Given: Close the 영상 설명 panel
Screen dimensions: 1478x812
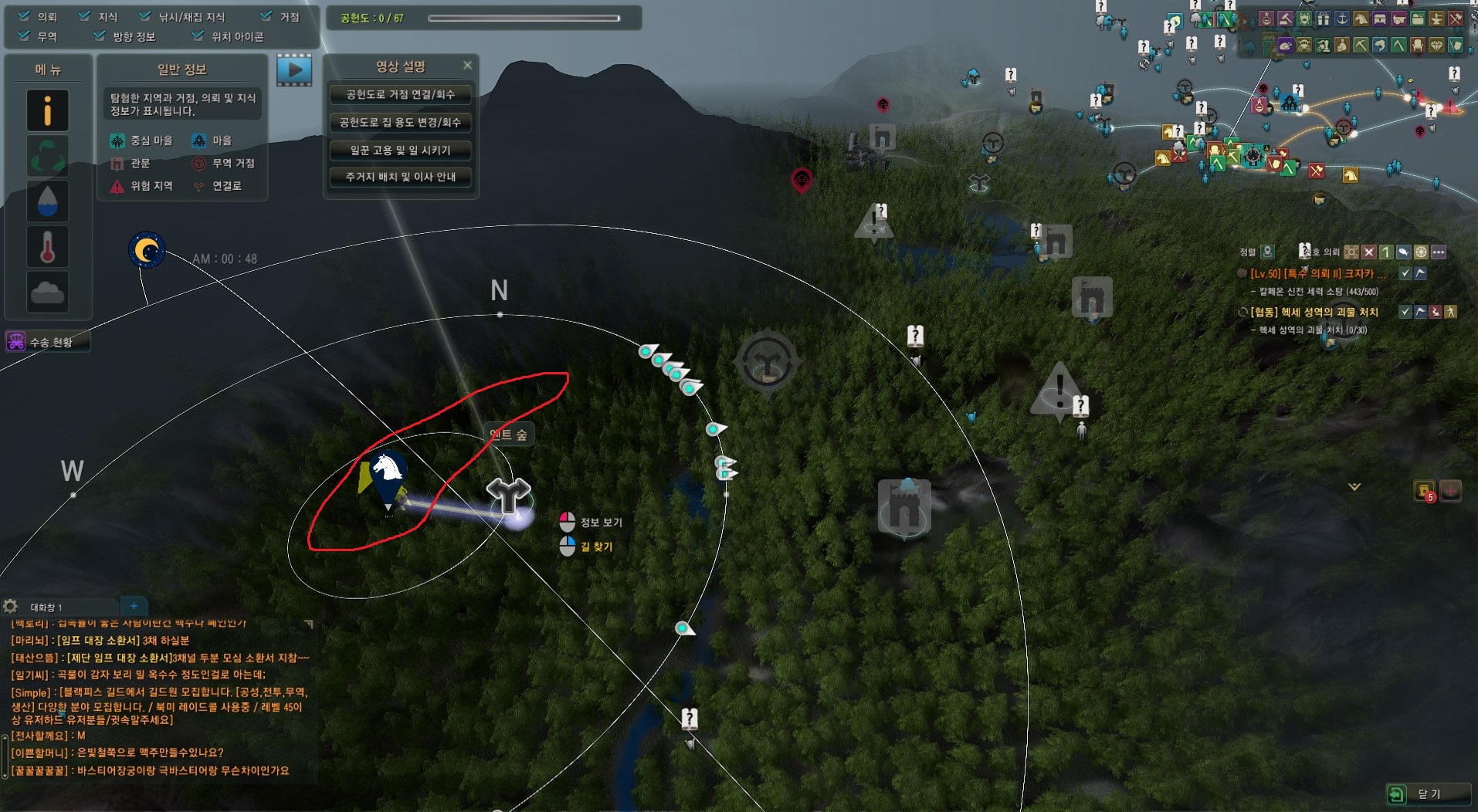Looking at the screenshot, I should coord(467,66).
